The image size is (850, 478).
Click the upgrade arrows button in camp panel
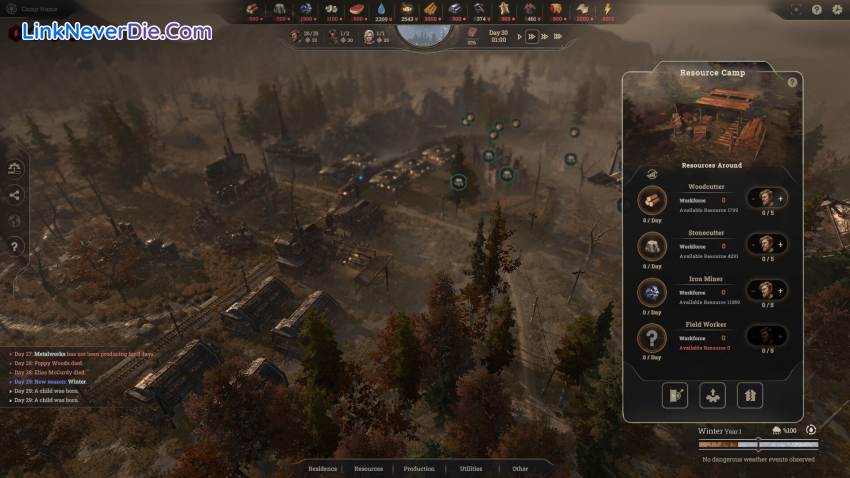[x=750, y=395]
